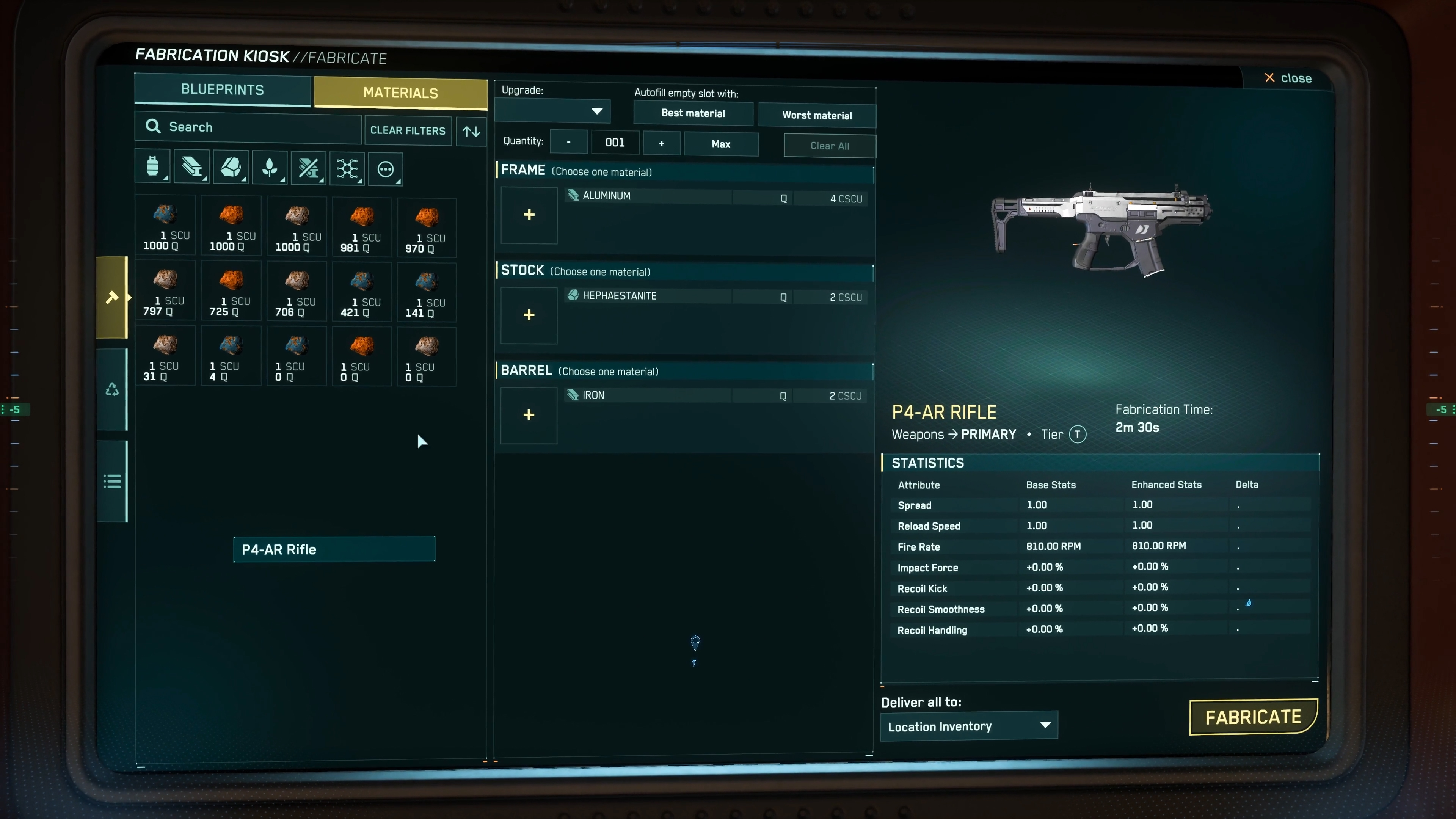This screenshot has width=1456, height=819.
Task: Click the material Search field
Action: point(249,127)
